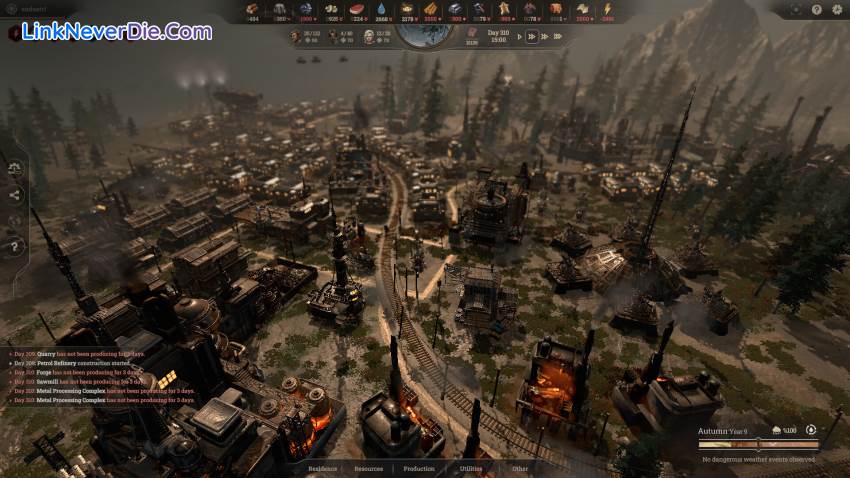
Task: Open the Utilities build tab
Action: [471, 468]
